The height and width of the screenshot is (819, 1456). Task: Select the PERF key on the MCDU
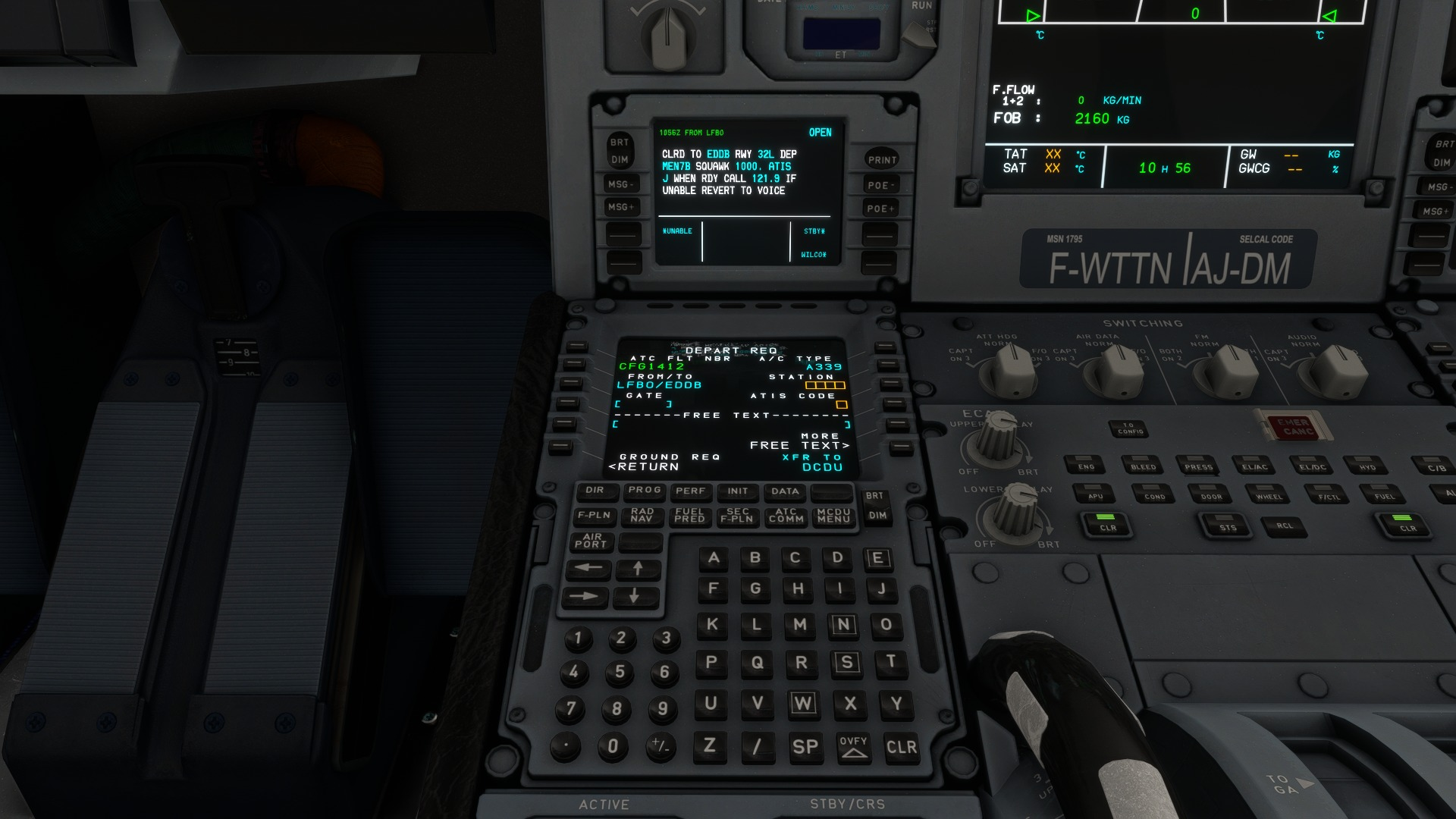point(690,492)
